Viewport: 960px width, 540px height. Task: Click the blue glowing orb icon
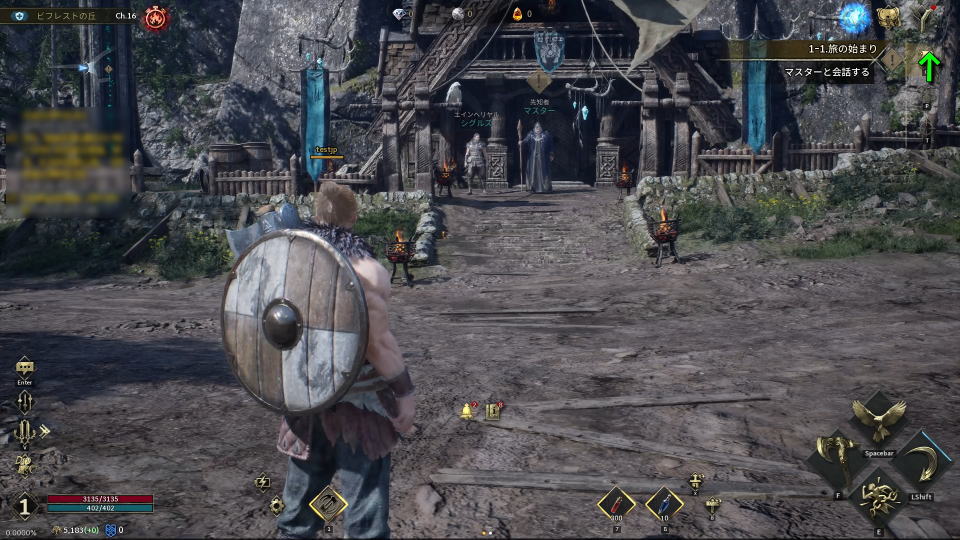[853, 16]
